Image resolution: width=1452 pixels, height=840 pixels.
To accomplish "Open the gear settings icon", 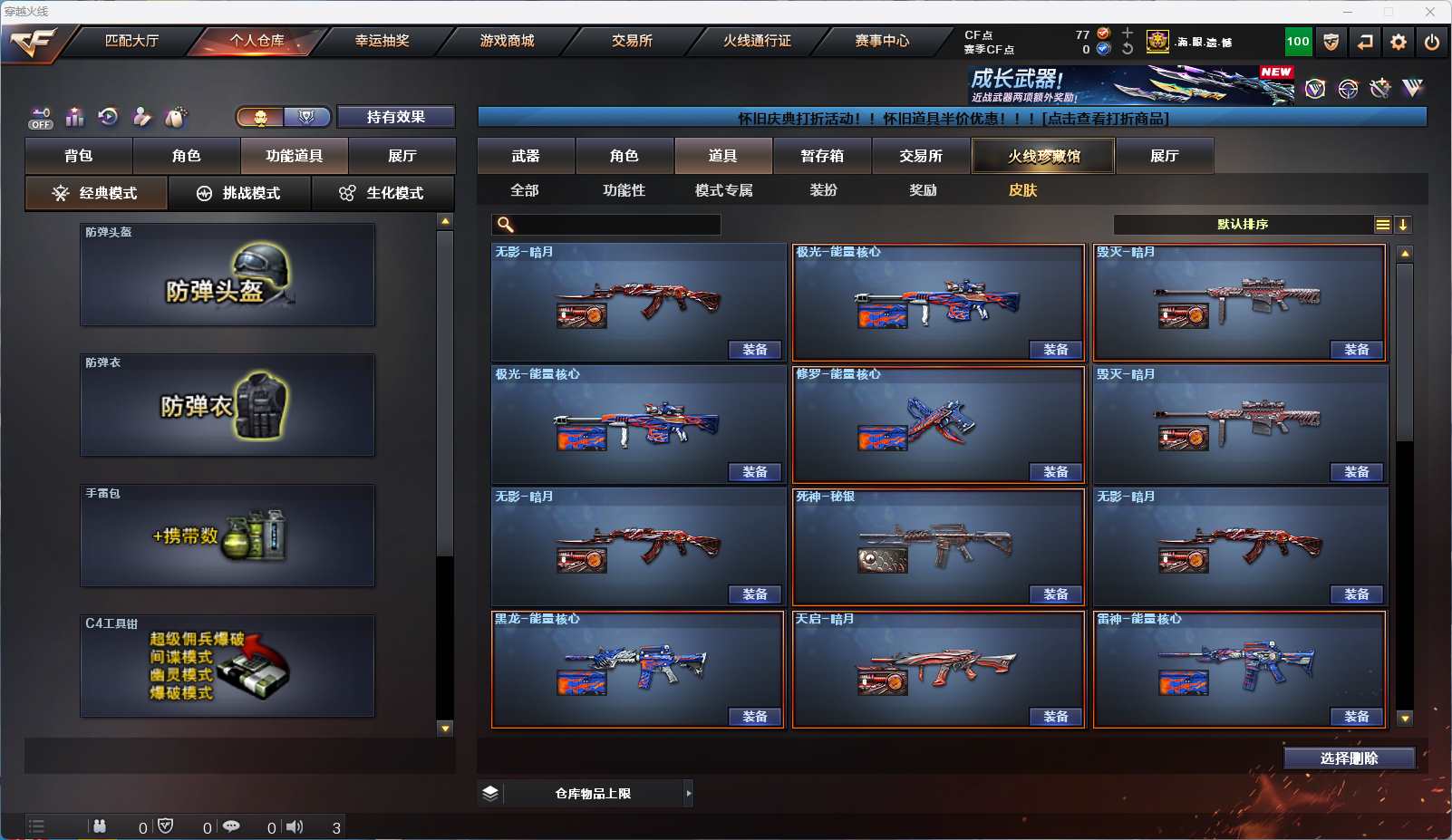I will [x=1399, y=42].
